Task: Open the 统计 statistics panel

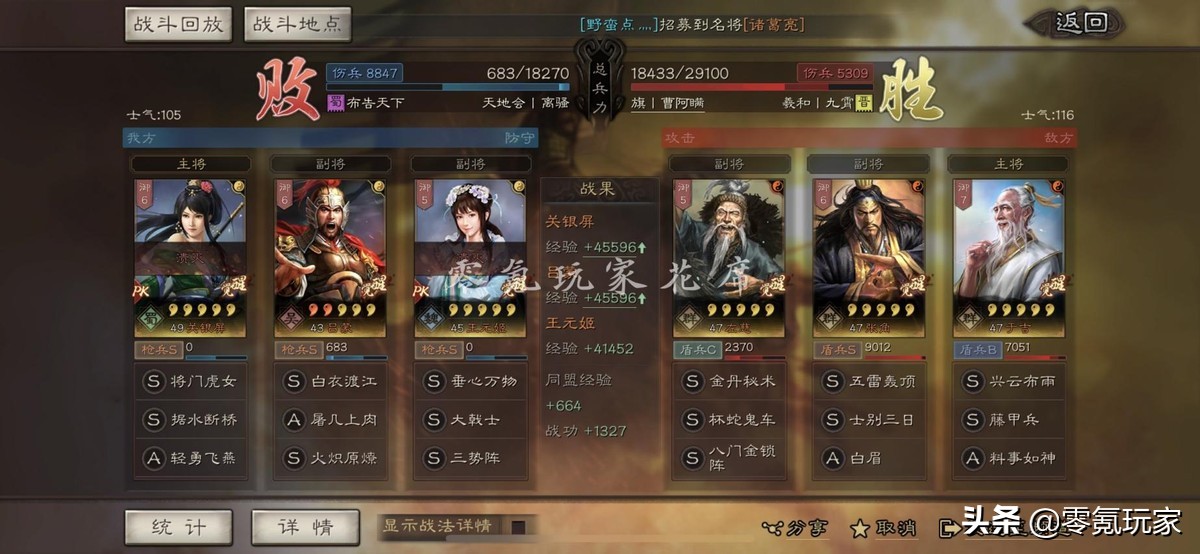Action: tap(179, 526)
